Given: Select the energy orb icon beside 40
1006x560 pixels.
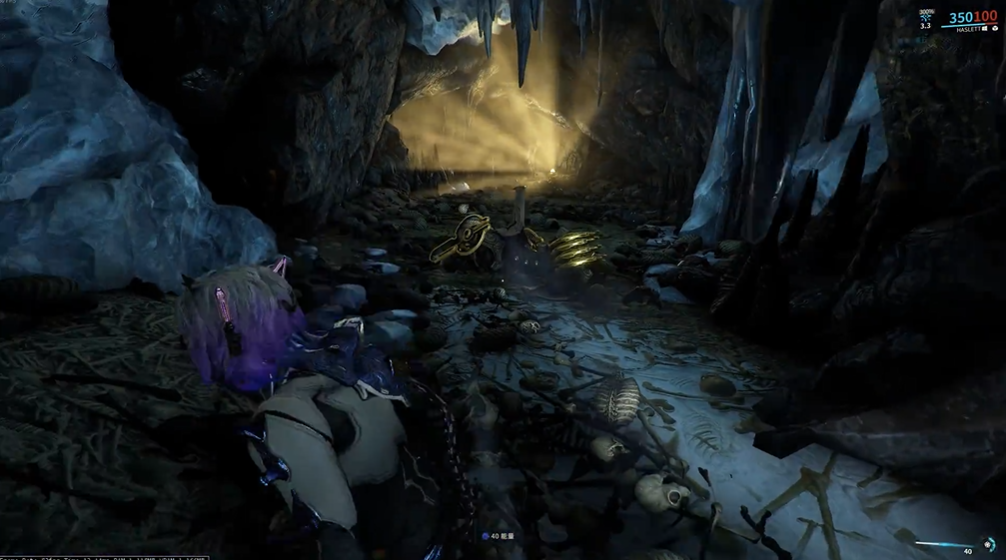Looking at the screenshot, I should coord(484,537).
